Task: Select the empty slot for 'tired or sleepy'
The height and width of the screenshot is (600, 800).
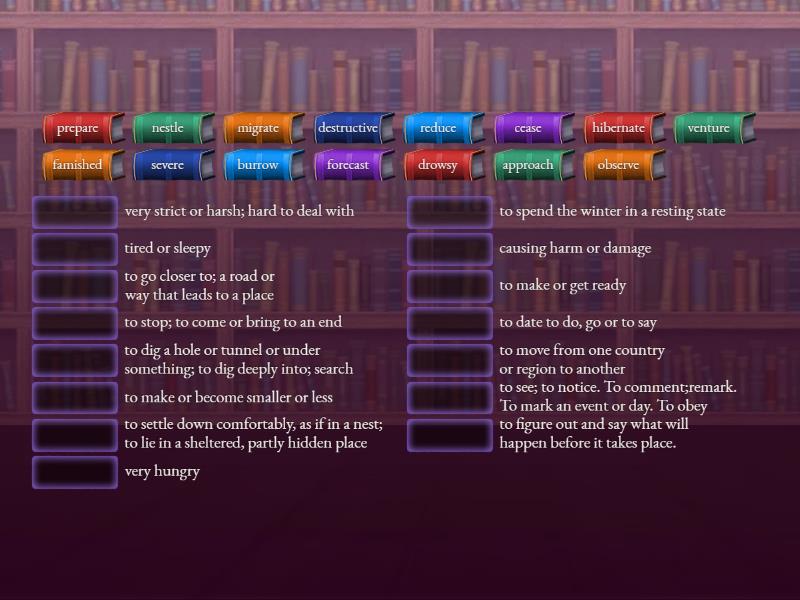Action: point(75,249)
